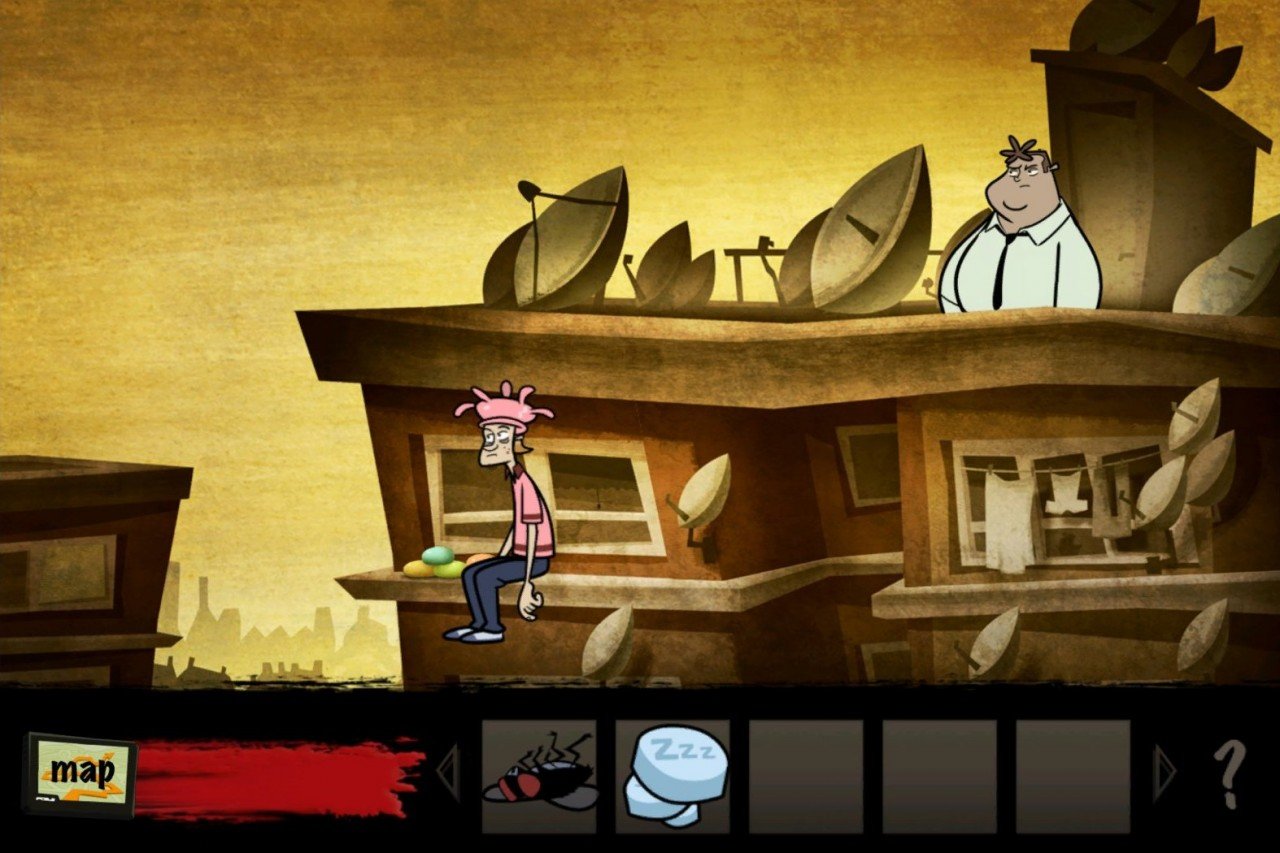Click the first empty inventory slot
This screenshot has width=1280, height=853.
pos(806,775)
